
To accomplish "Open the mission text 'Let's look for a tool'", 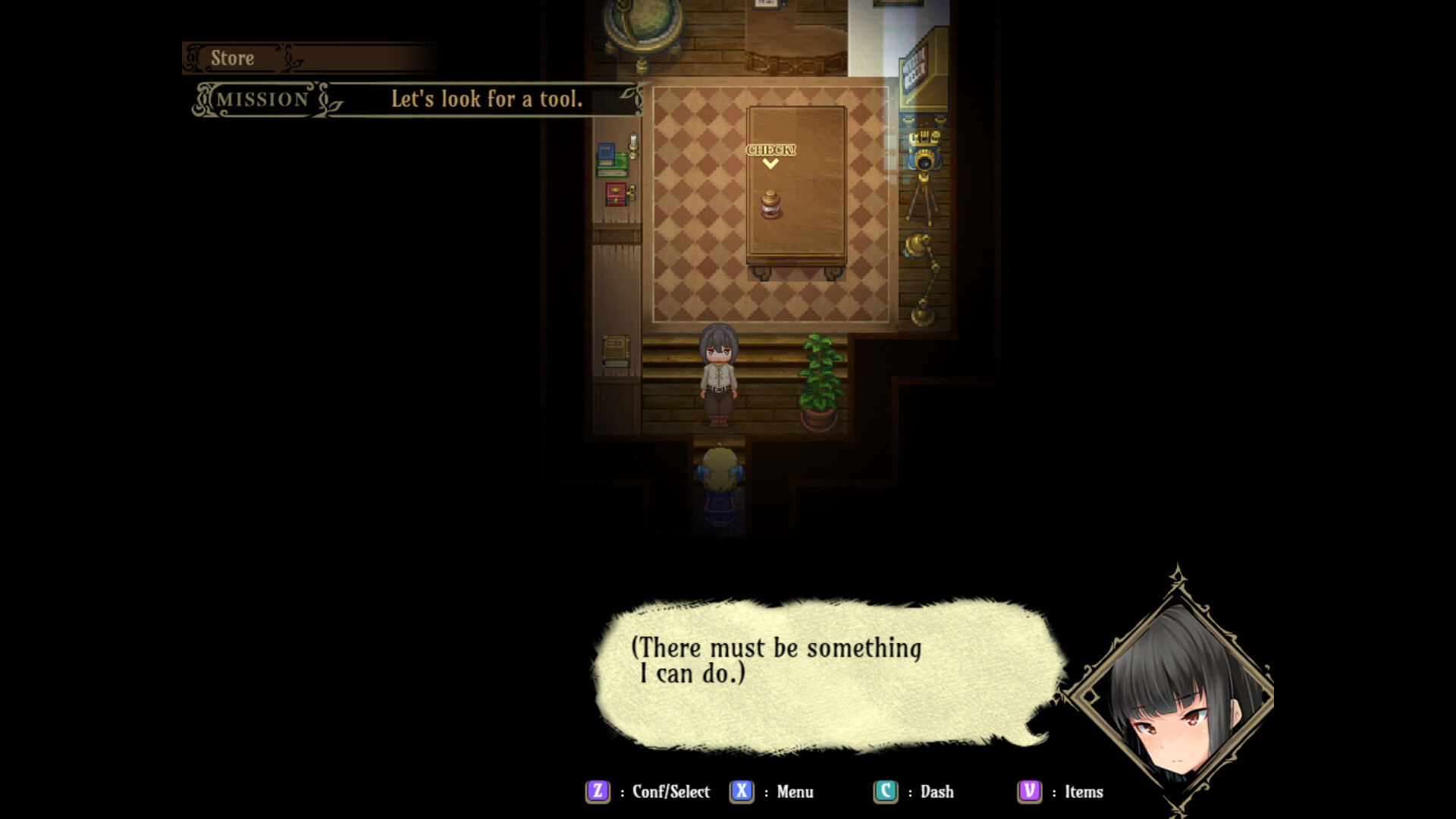I will pyautogui.click(x=486, y=98).
